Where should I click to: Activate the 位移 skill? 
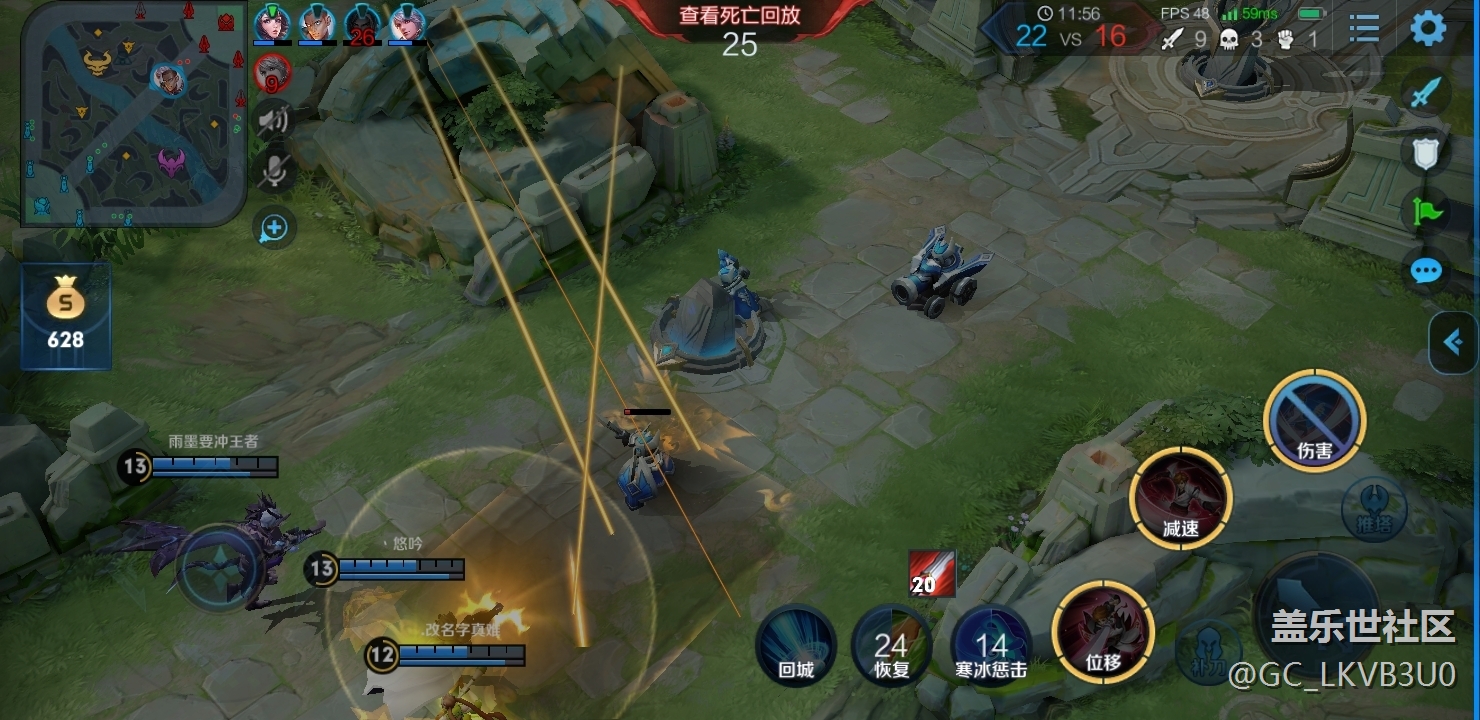pyautogui.click(x=1103, y=631)
